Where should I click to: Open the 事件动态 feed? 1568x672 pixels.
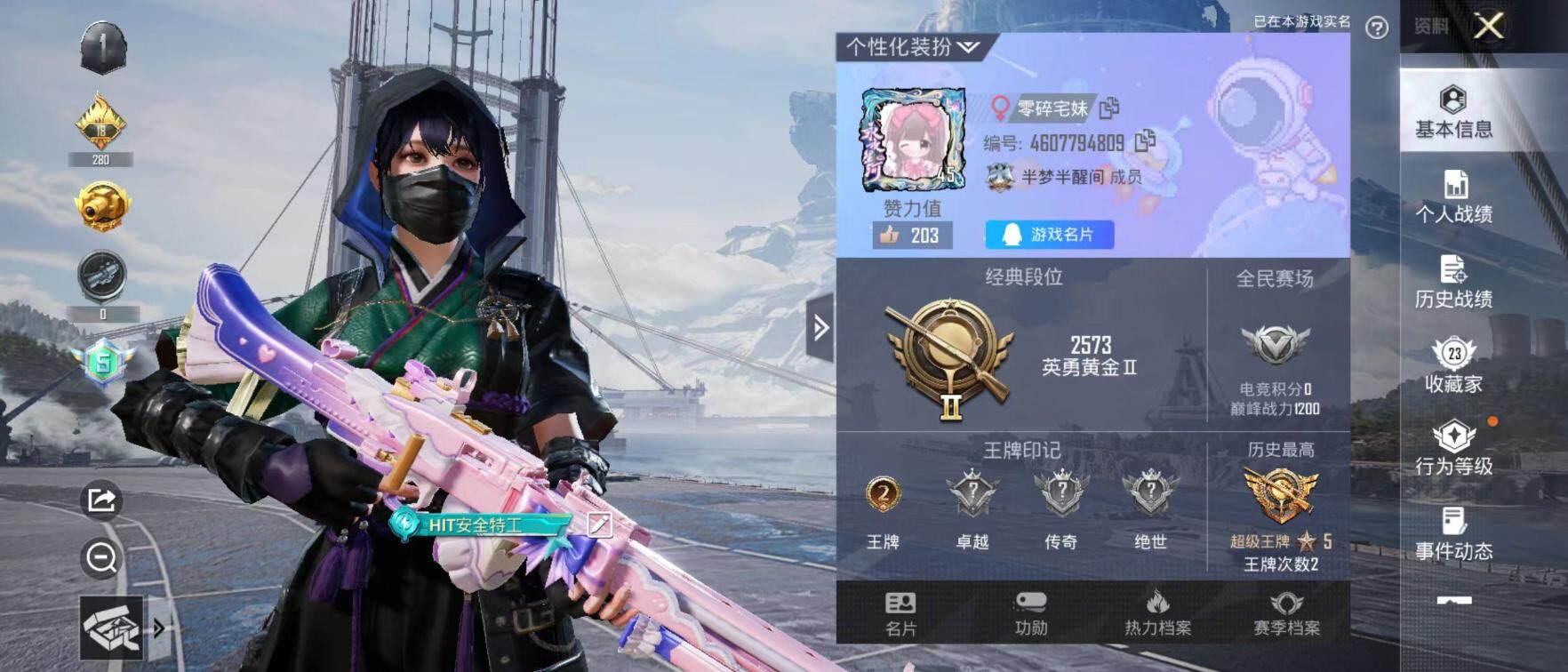(x=1453, y=533)
